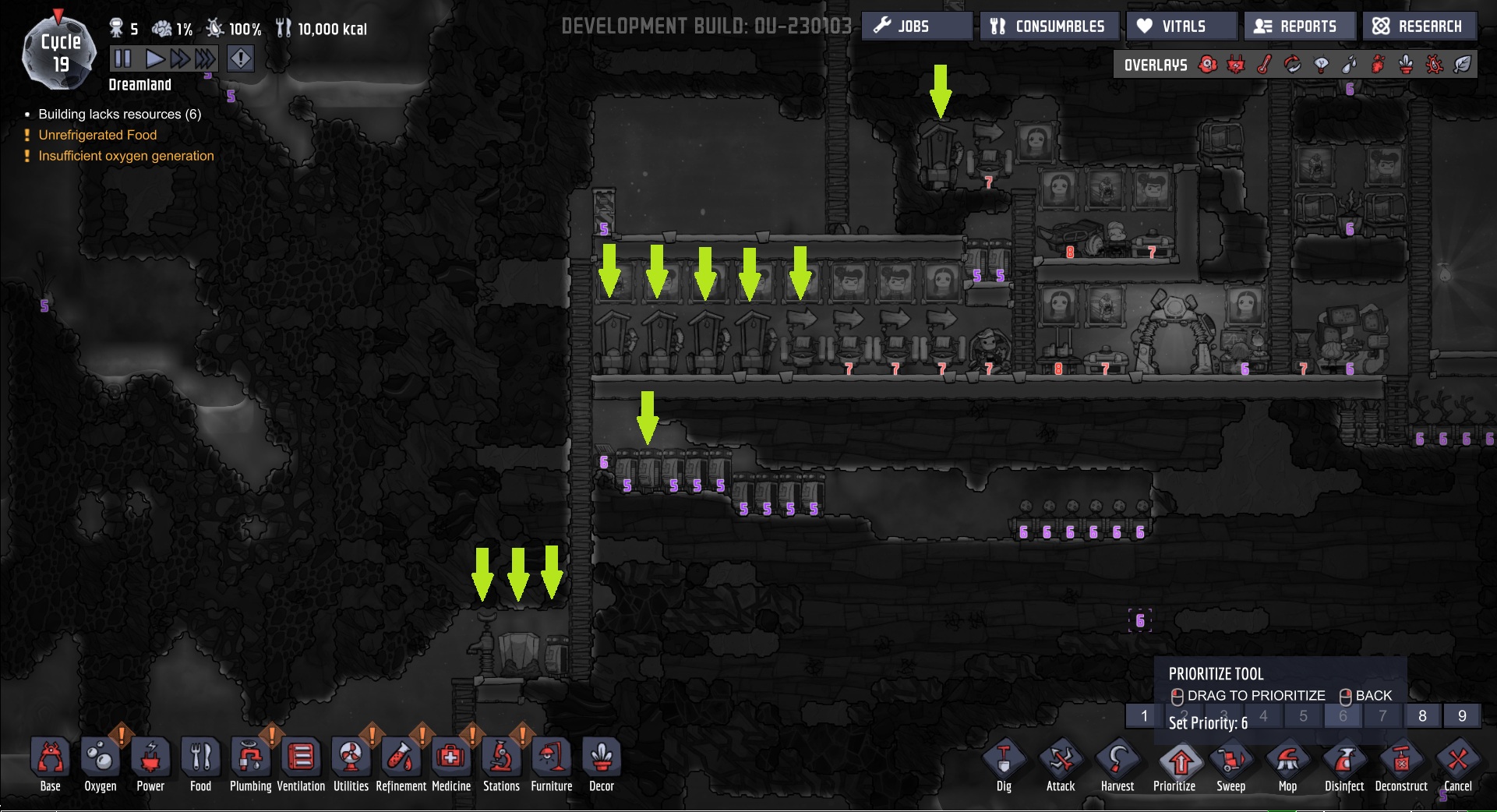
Task: Select the Mop tool
Action: point(1287,764)
